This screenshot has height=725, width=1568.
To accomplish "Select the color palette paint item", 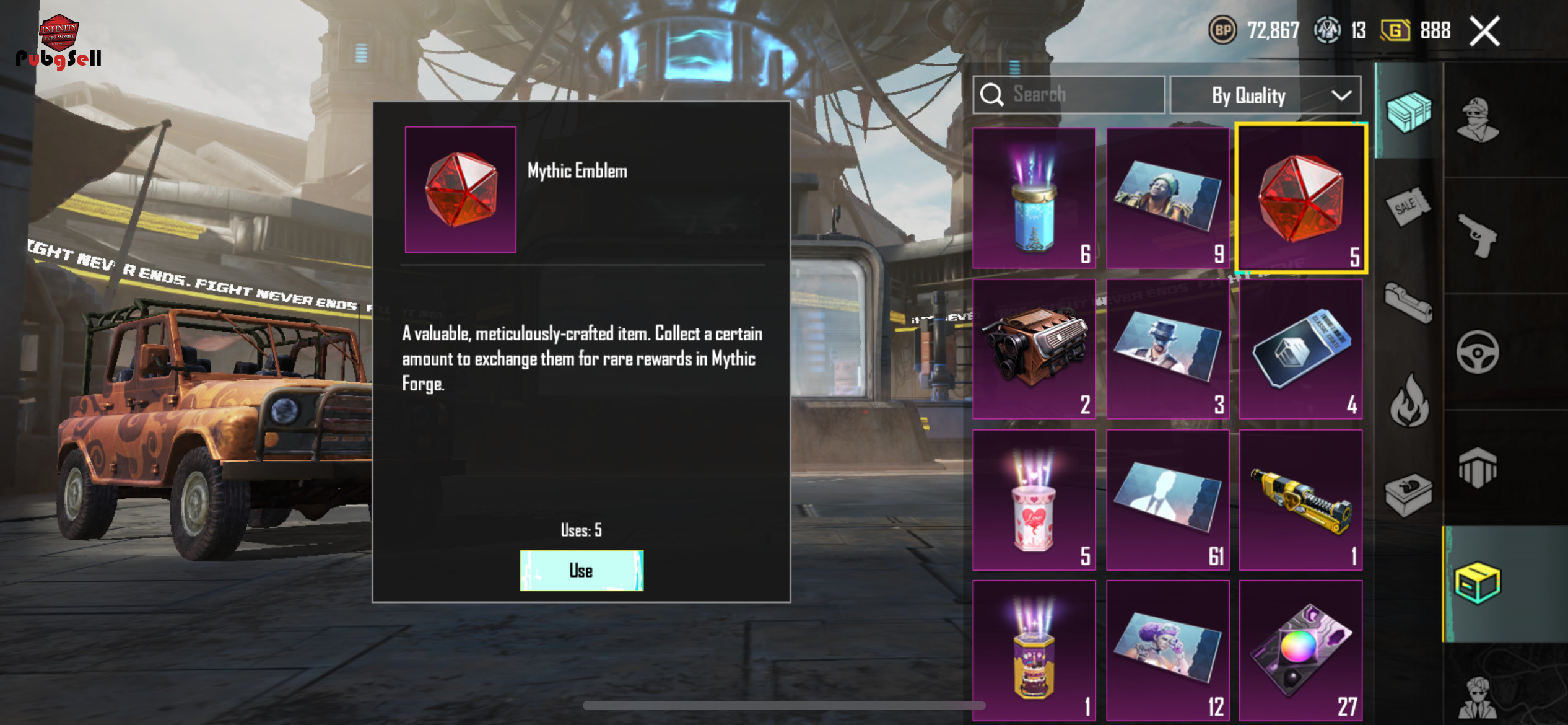I will tap(1300, 650).
